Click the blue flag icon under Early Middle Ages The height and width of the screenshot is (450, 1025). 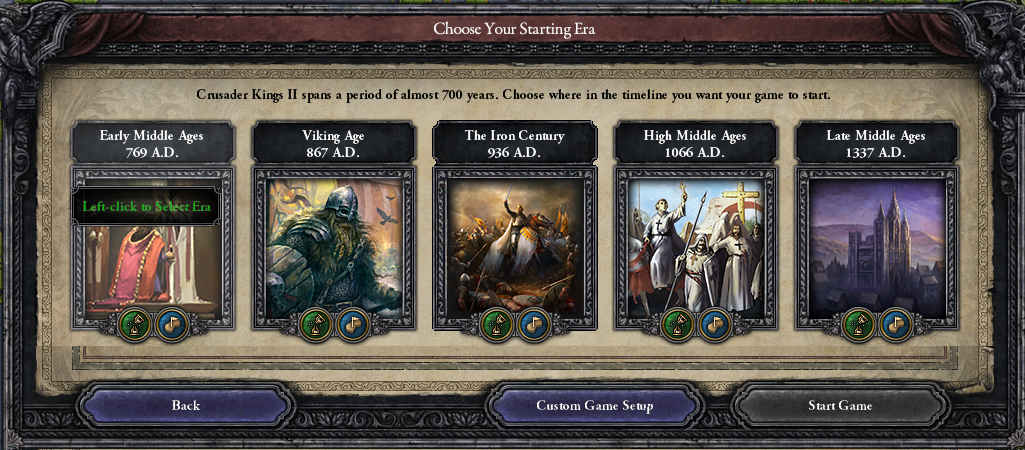(x=171, y=324)
